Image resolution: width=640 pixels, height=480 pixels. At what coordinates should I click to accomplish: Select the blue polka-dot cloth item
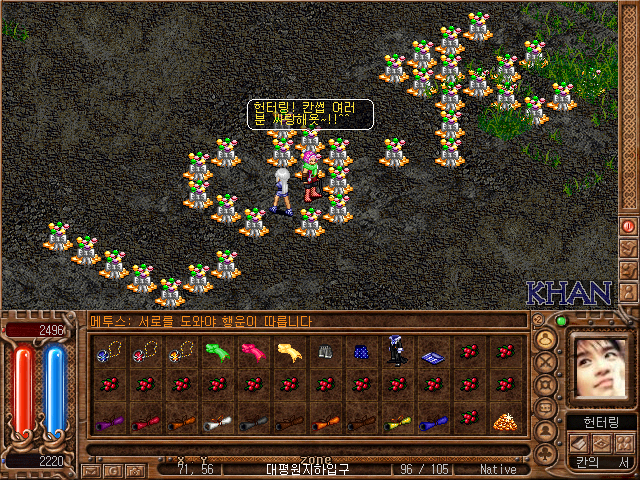coord(360,351)
